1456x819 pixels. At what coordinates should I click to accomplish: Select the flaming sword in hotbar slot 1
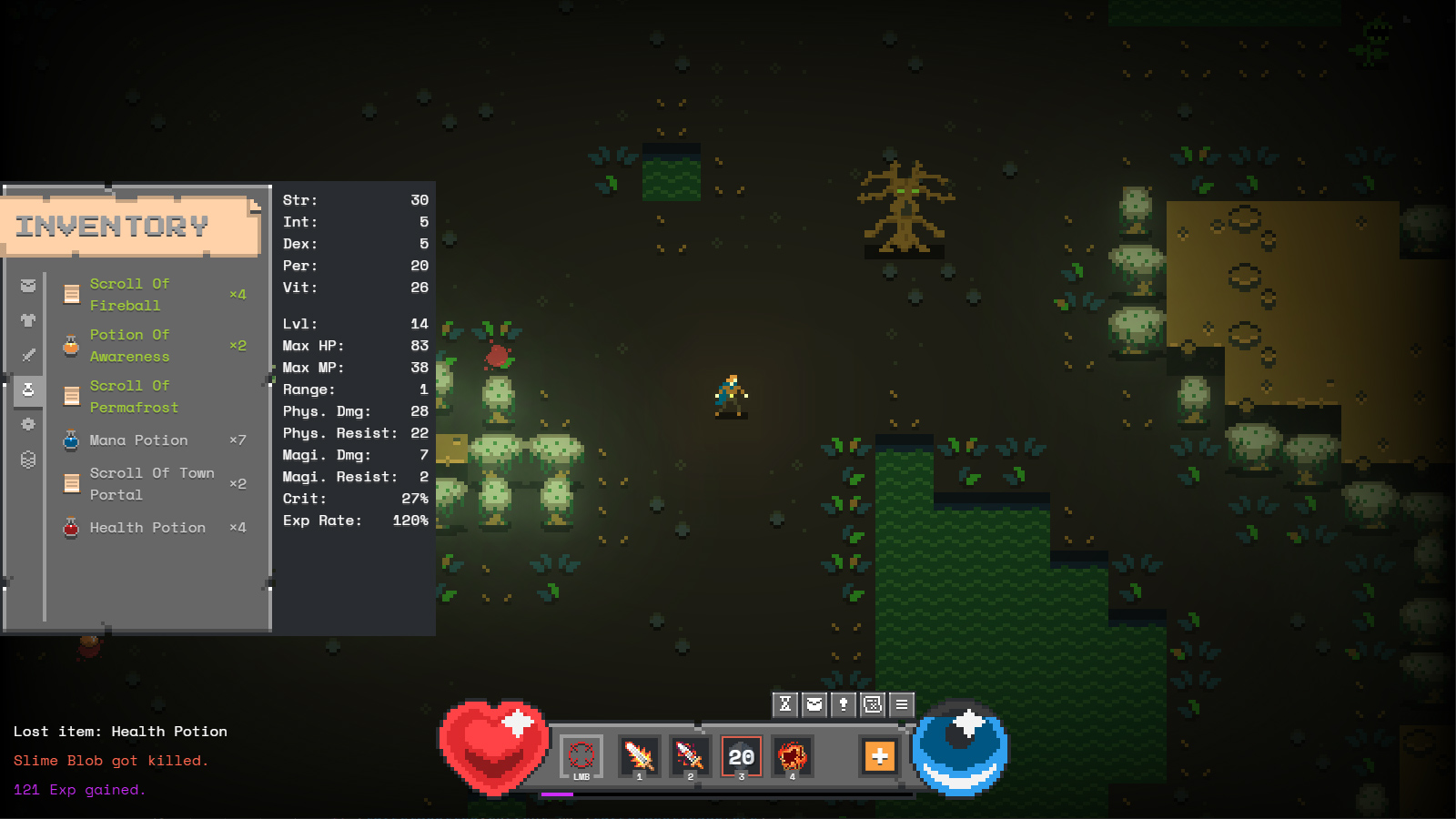(x=639, y=757)
